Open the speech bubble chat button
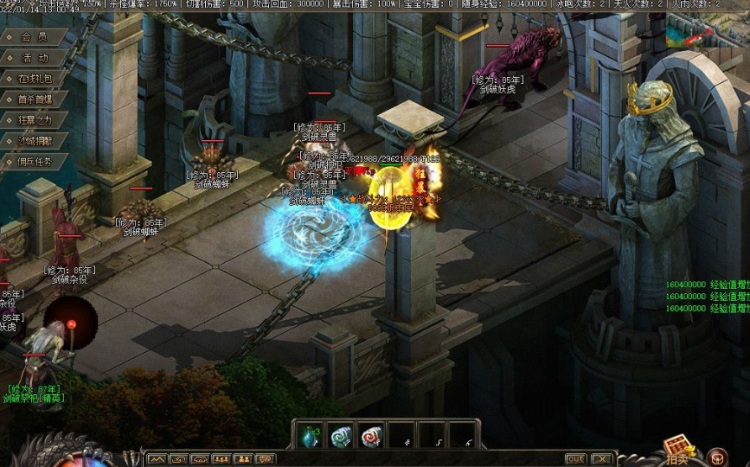This screenshot has width=750, height=467. [264, 459]
